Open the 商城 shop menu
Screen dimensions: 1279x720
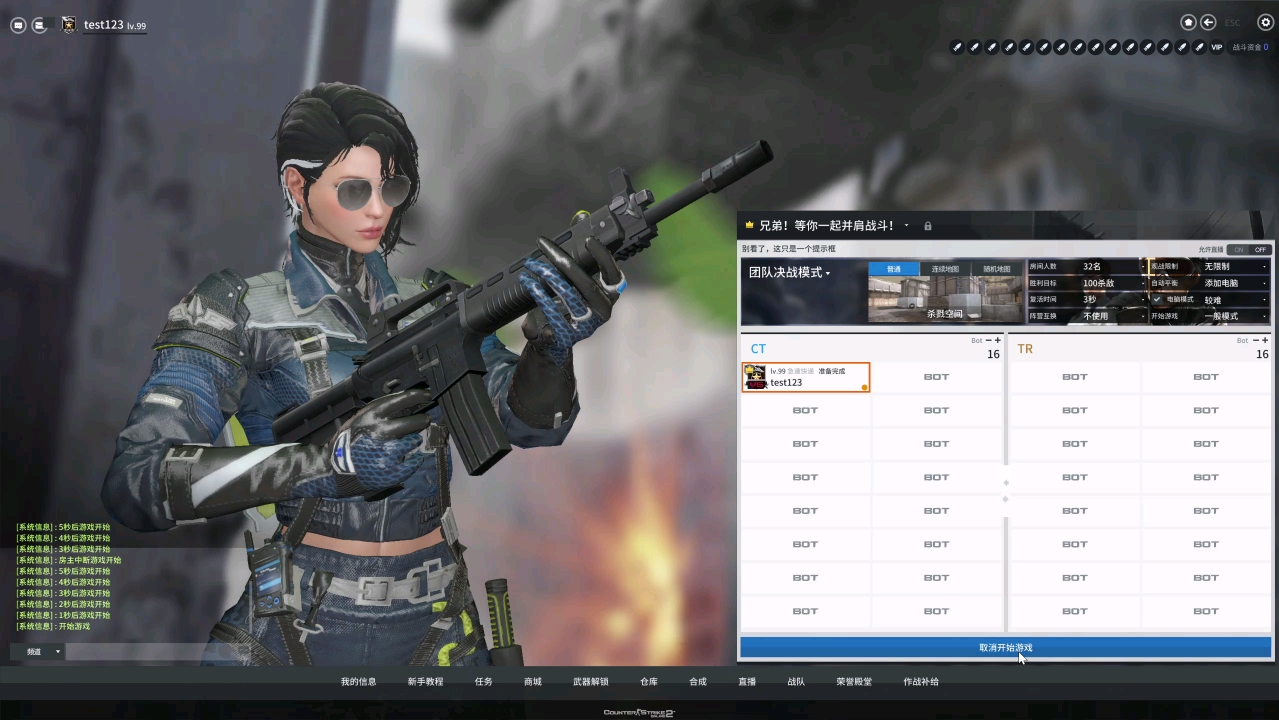click(532, 682)
